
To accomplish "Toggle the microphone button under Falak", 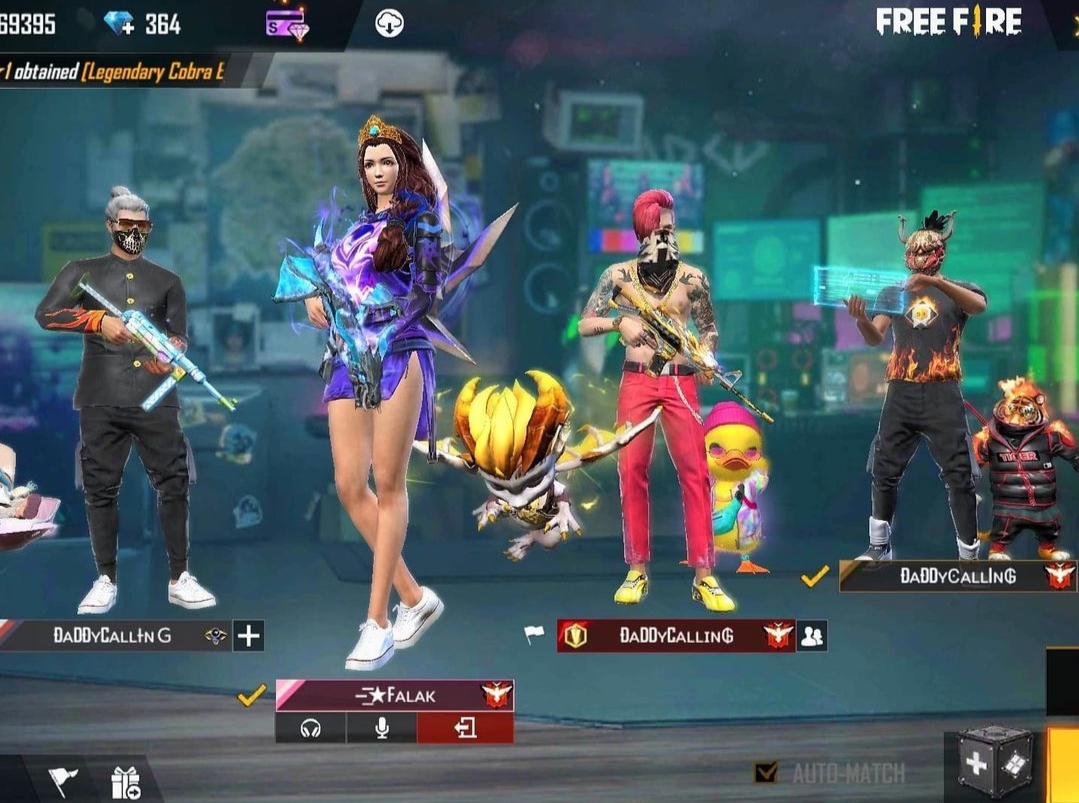I will tap(381, 729).
